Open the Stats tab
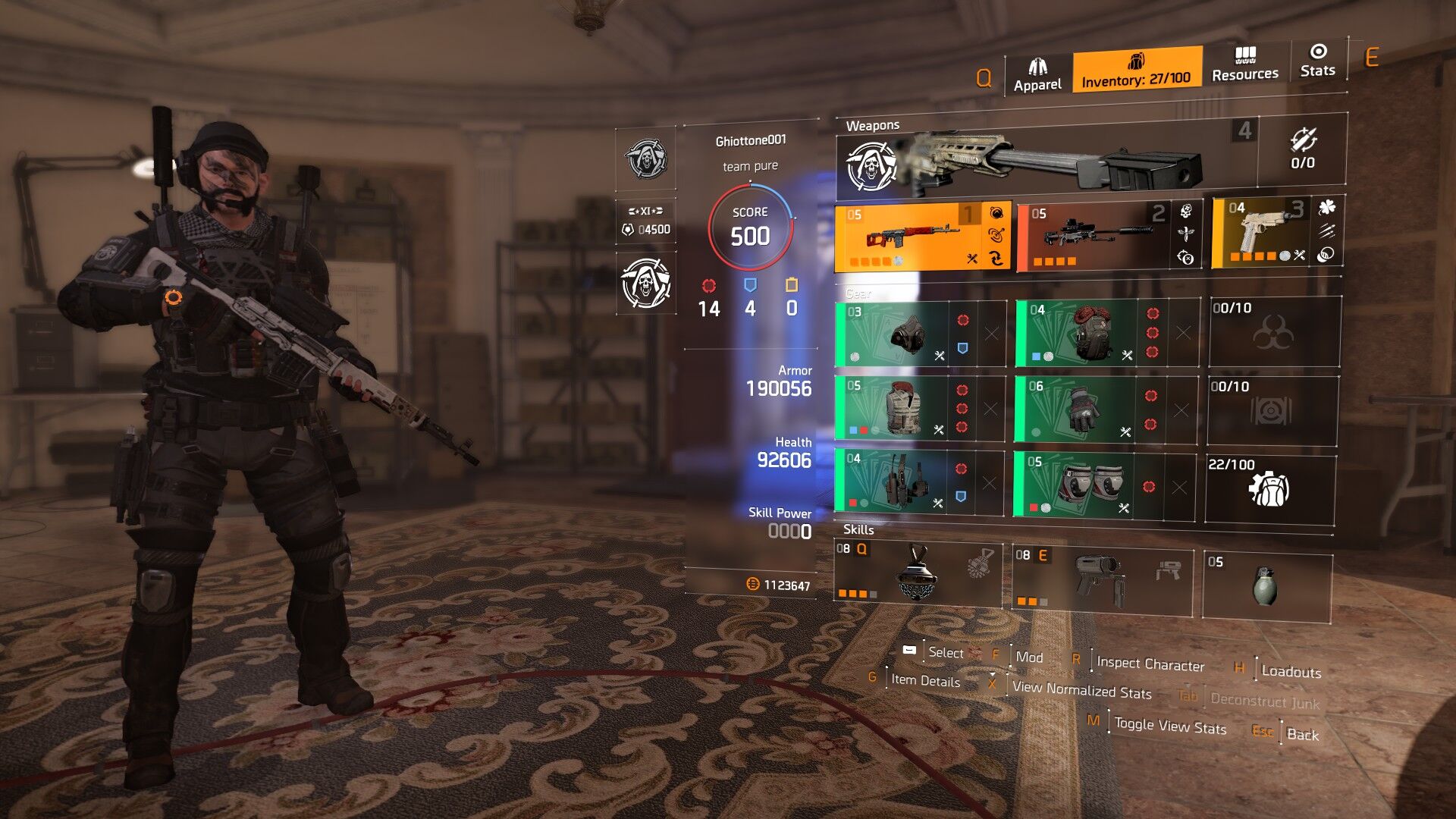This screenshot has height=819, width=1456. (1317, 60)
